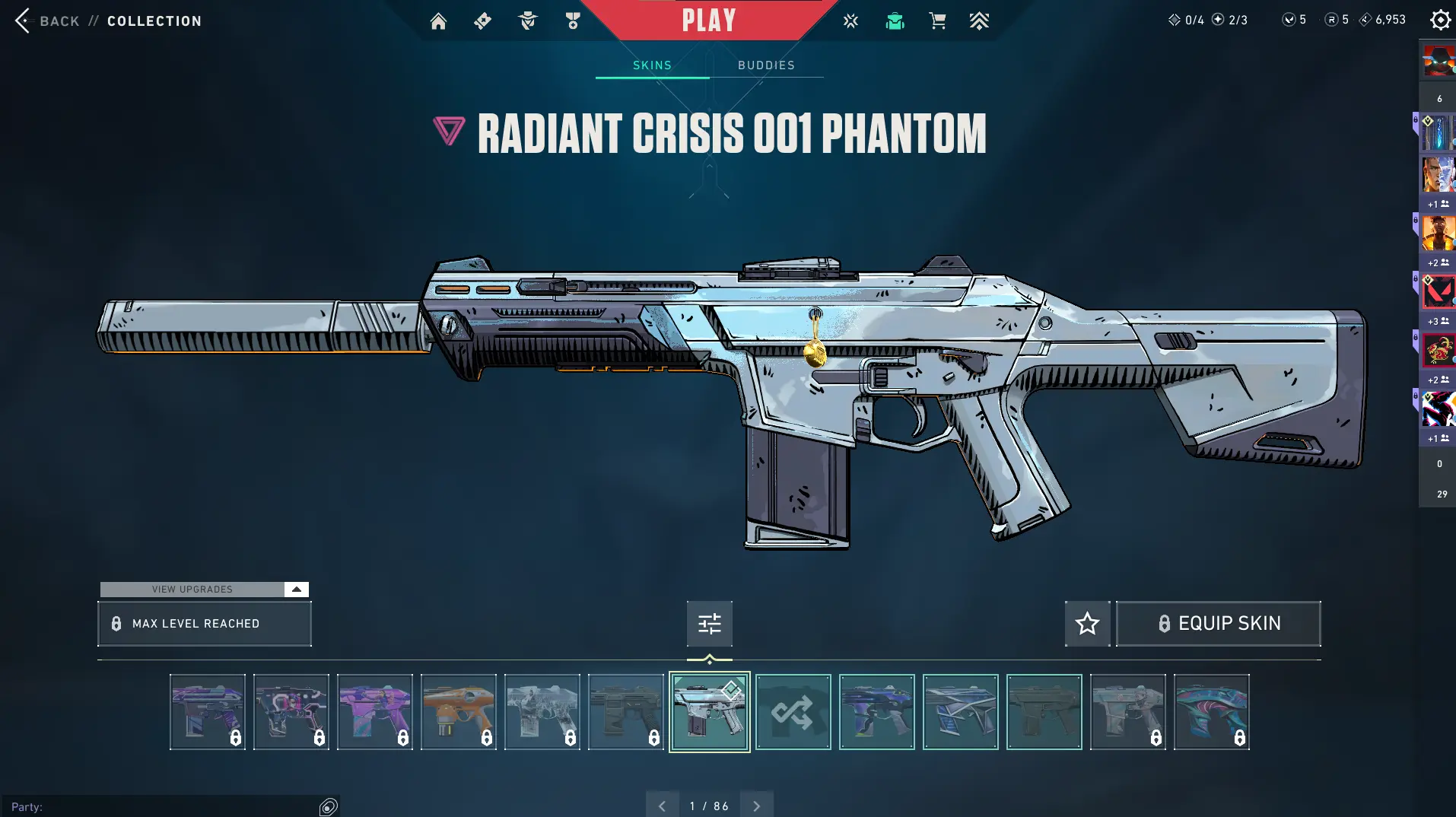Viewport: 1456px width, 817px height.
Task: Go to the next skin page
Action: [x=756, y=806]
